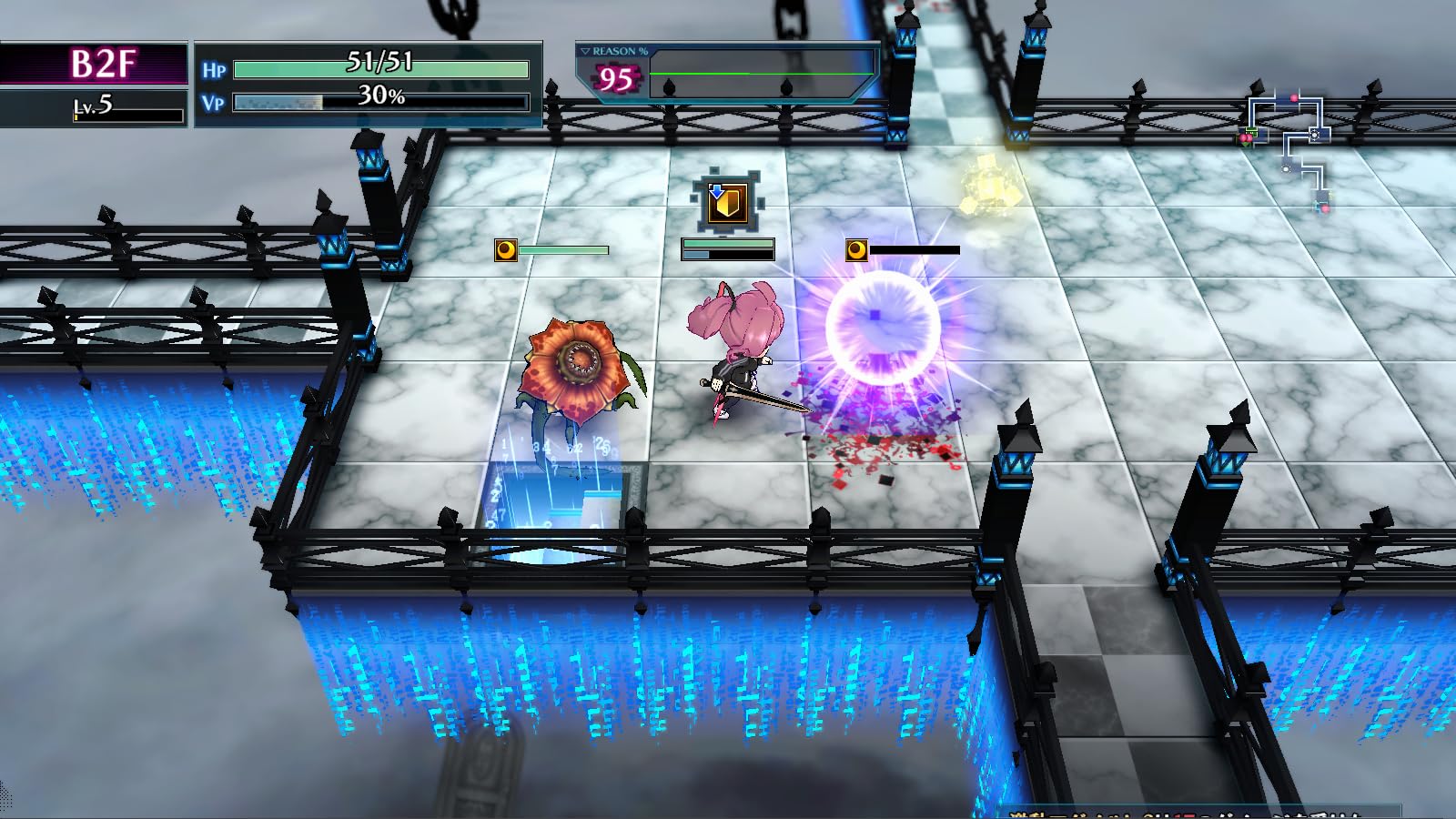Image resolution: width=1456 pixels, height=819 pixels.
Task: Click the pink enemy dot at the top of the minimap
Action: click(1294, 96)
